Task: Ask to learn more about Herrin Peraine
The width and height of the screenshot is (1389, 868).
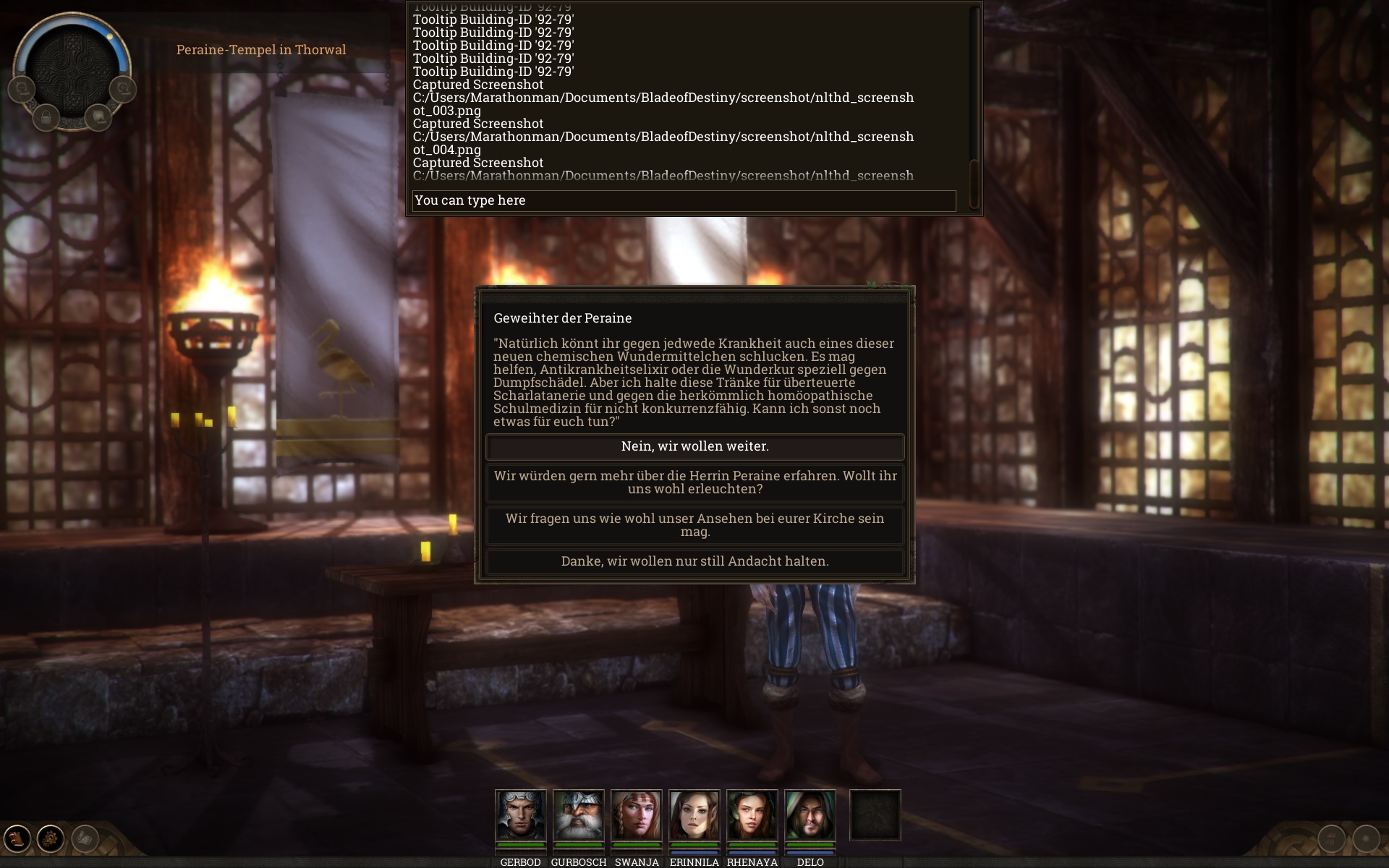Action: [x=694, y=482]
